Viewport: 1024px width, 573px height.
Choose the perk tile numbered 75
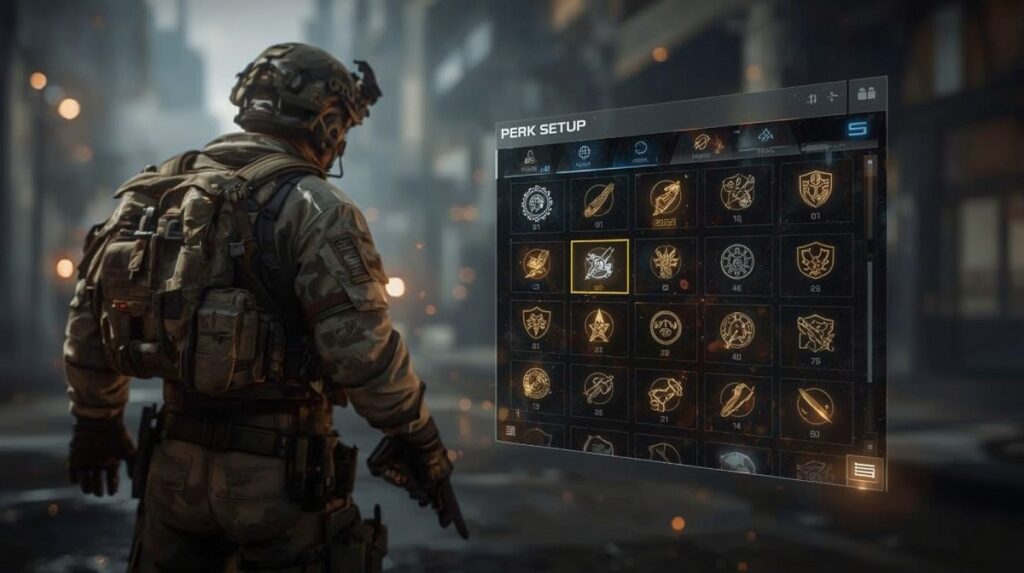[815, 332]
